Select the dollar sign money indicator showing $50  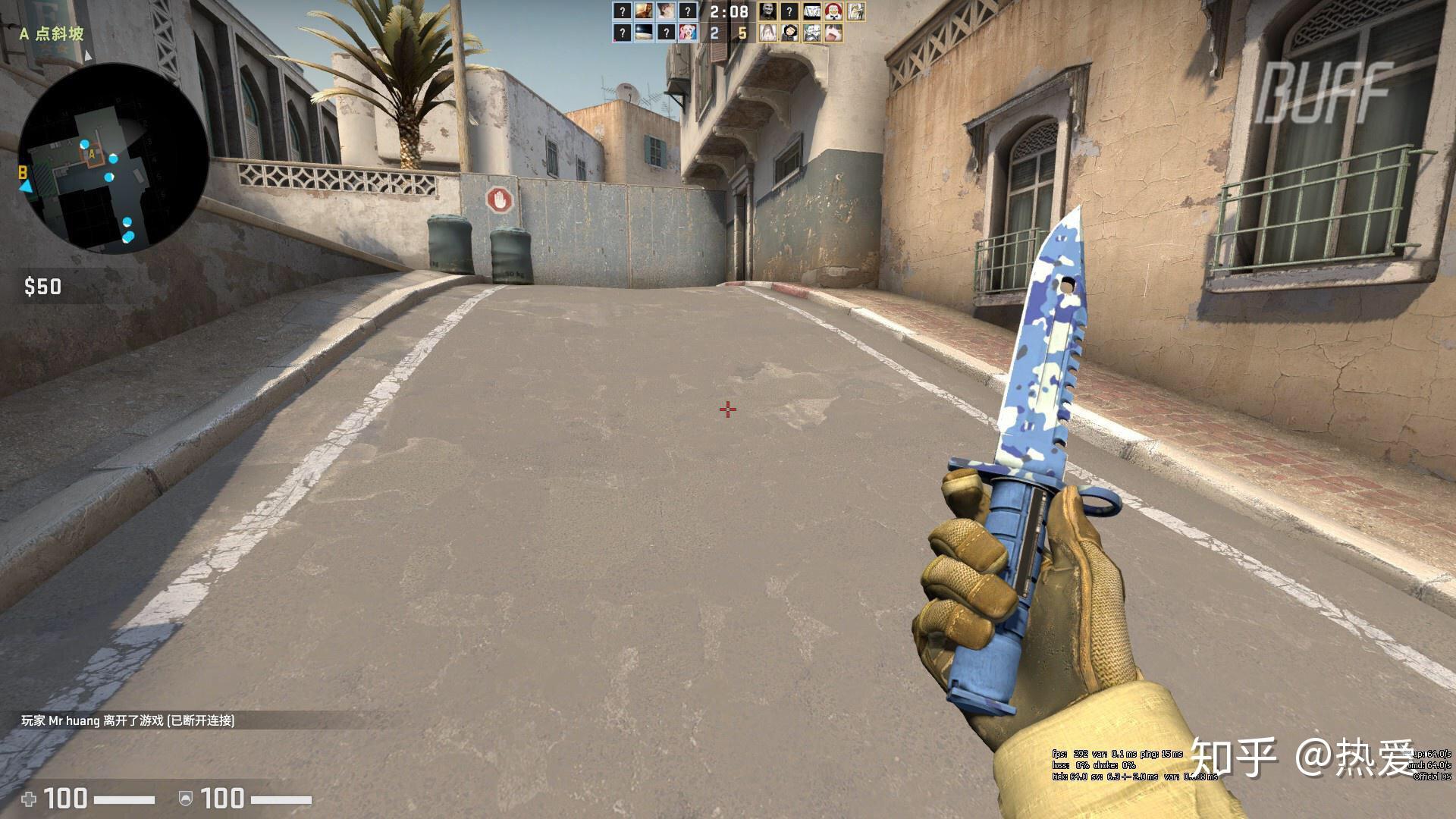tap(42, 287)
